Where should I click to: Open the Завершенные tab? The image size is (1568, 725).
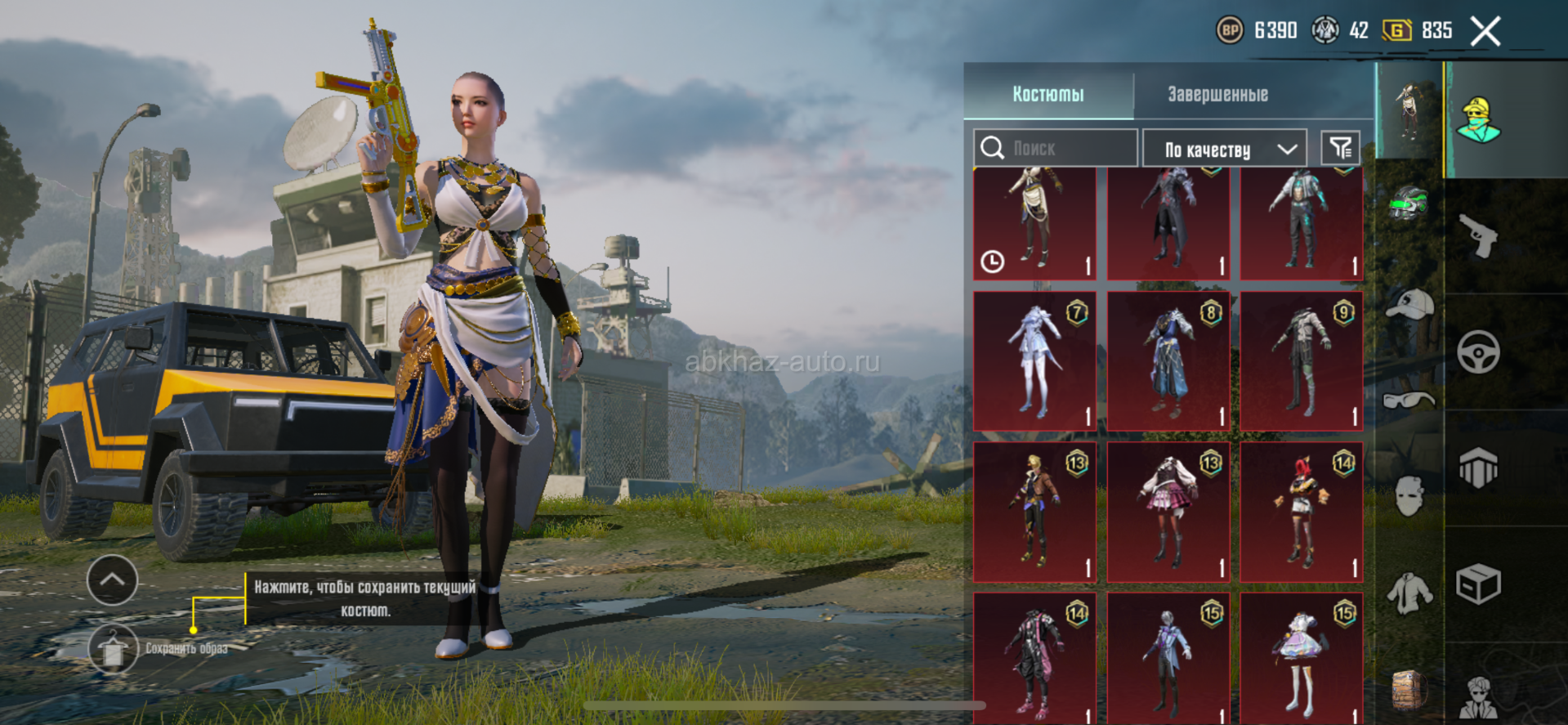[1217, 94]
